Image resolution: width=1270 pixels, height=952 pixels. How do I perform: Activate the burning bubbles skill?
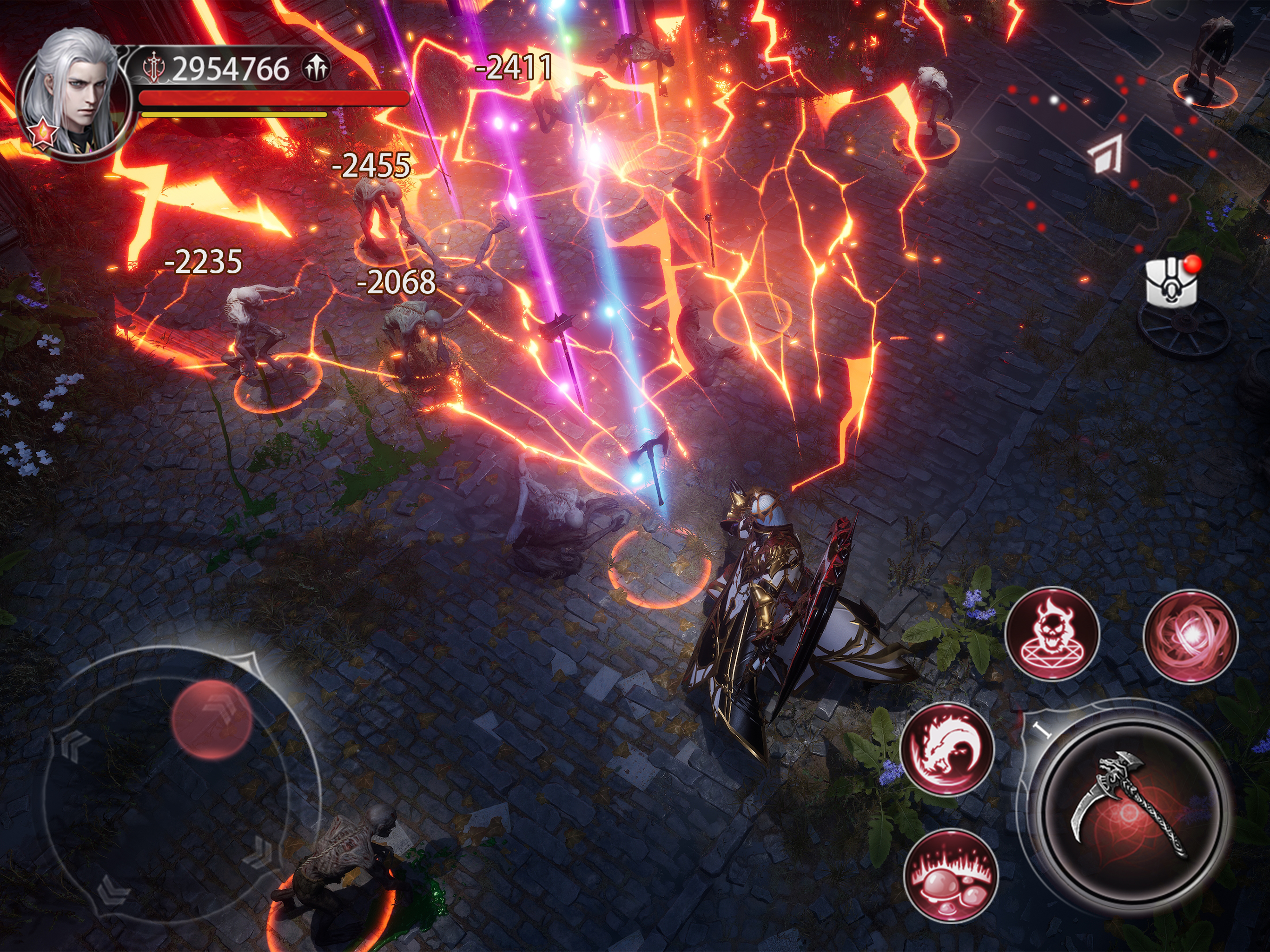coord(951,875)
